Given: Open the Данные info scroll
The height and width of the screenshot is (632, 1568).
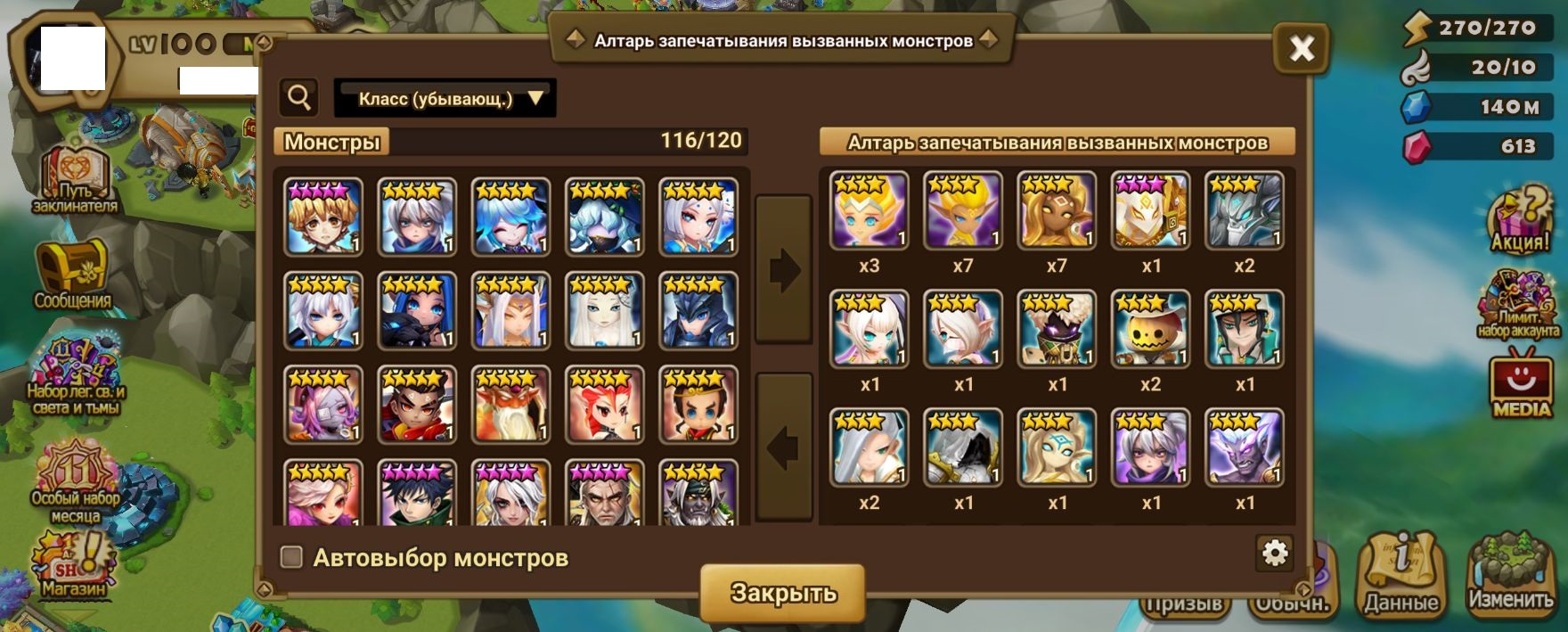Looking at the screenshot, I should [1401, 575].
